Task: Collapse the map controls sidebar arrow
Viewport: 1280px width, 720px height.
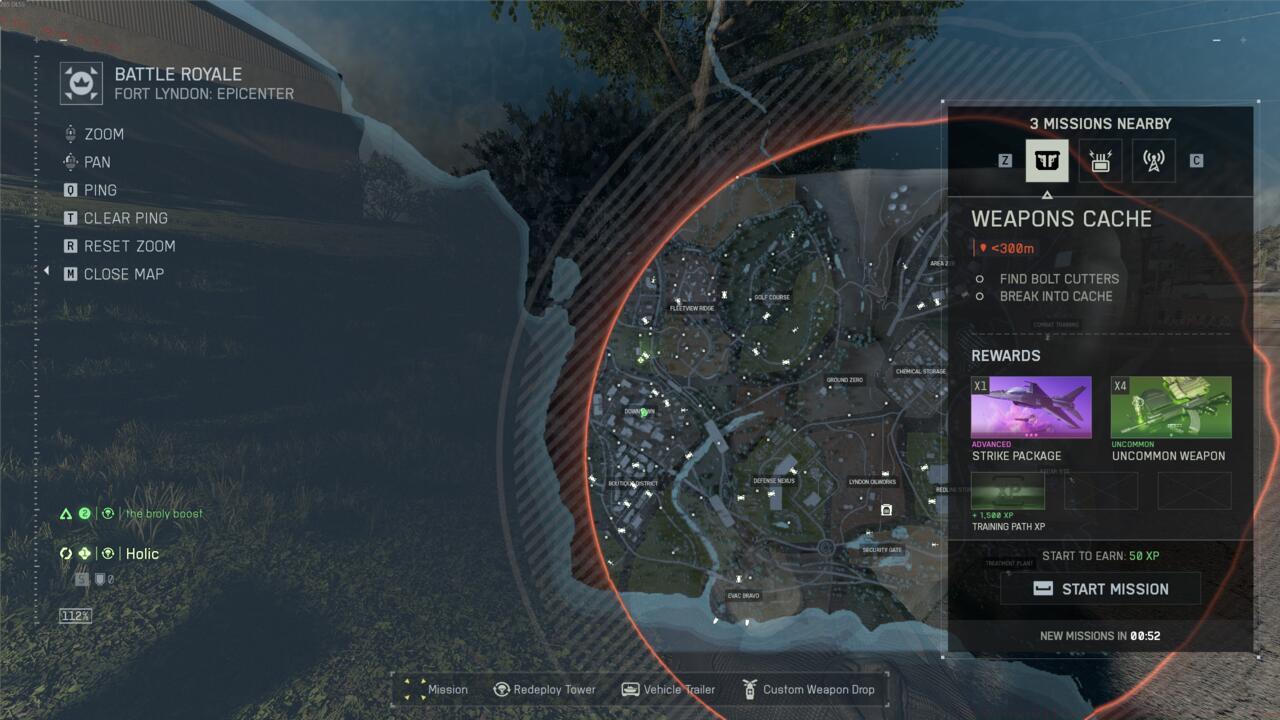Action: point(46,270)
